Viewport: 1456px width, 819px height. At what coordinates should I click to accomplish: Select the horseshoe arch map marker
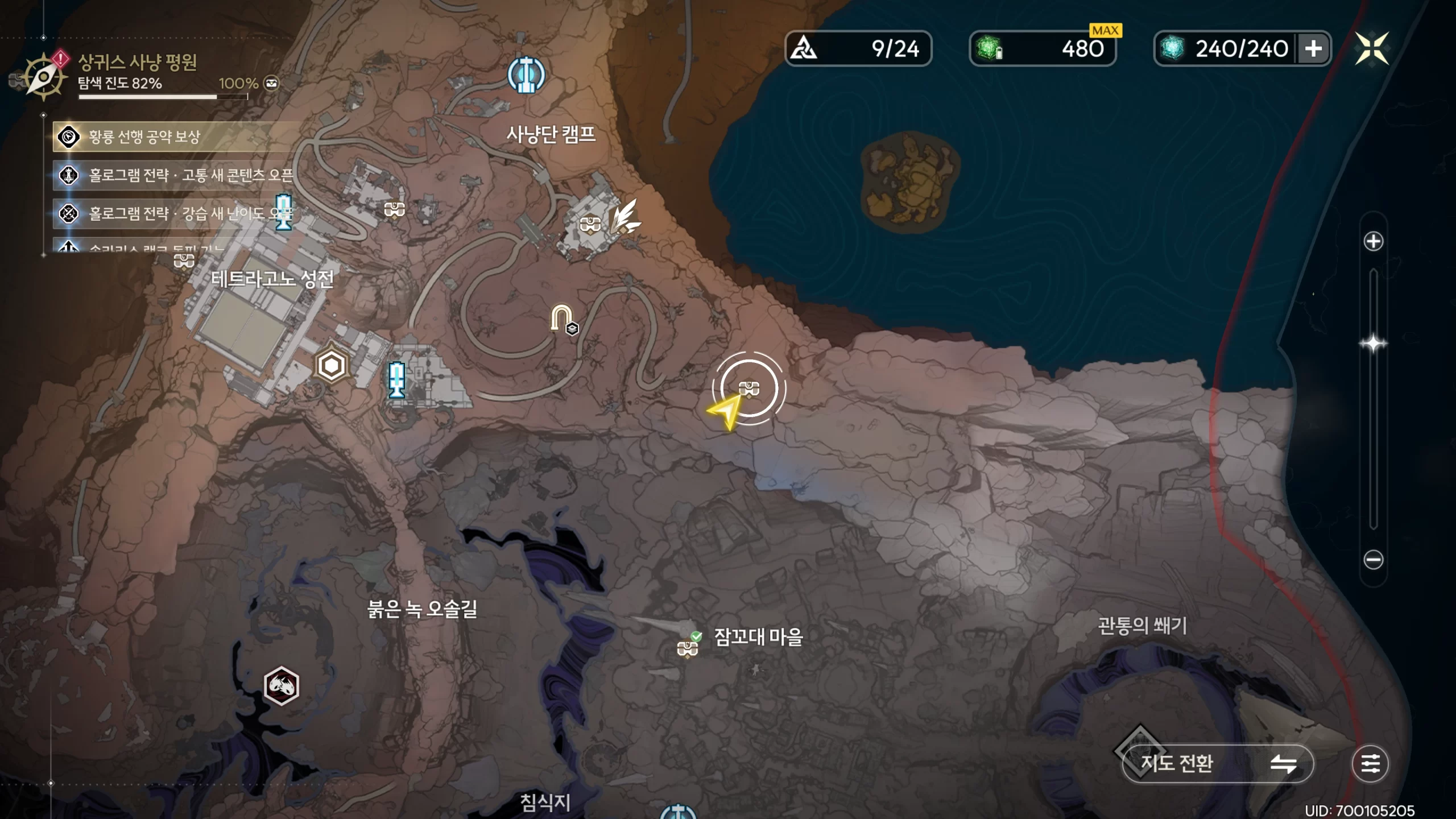pos(562,319)
